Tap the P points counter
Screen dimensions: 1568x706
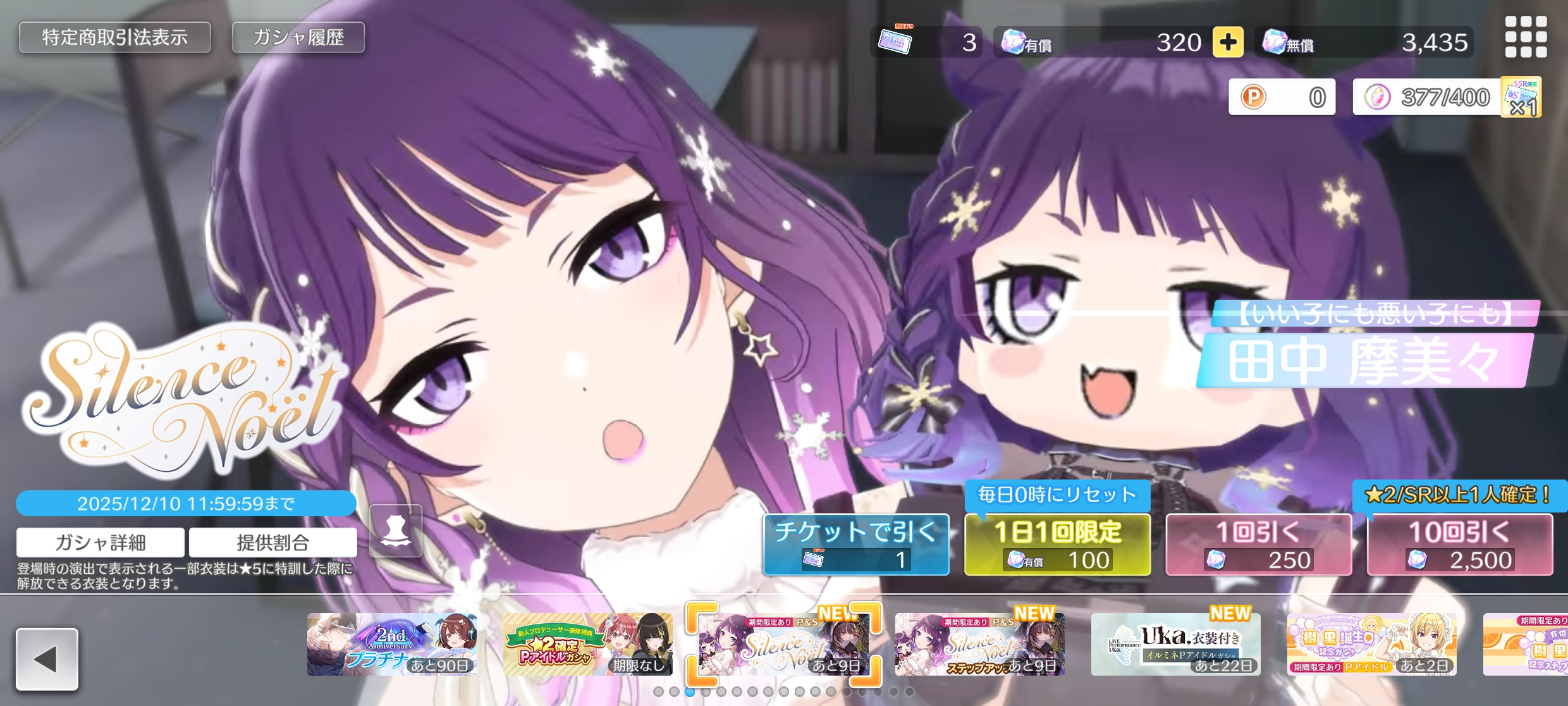pyautogui.click(x=1282, y=97)
